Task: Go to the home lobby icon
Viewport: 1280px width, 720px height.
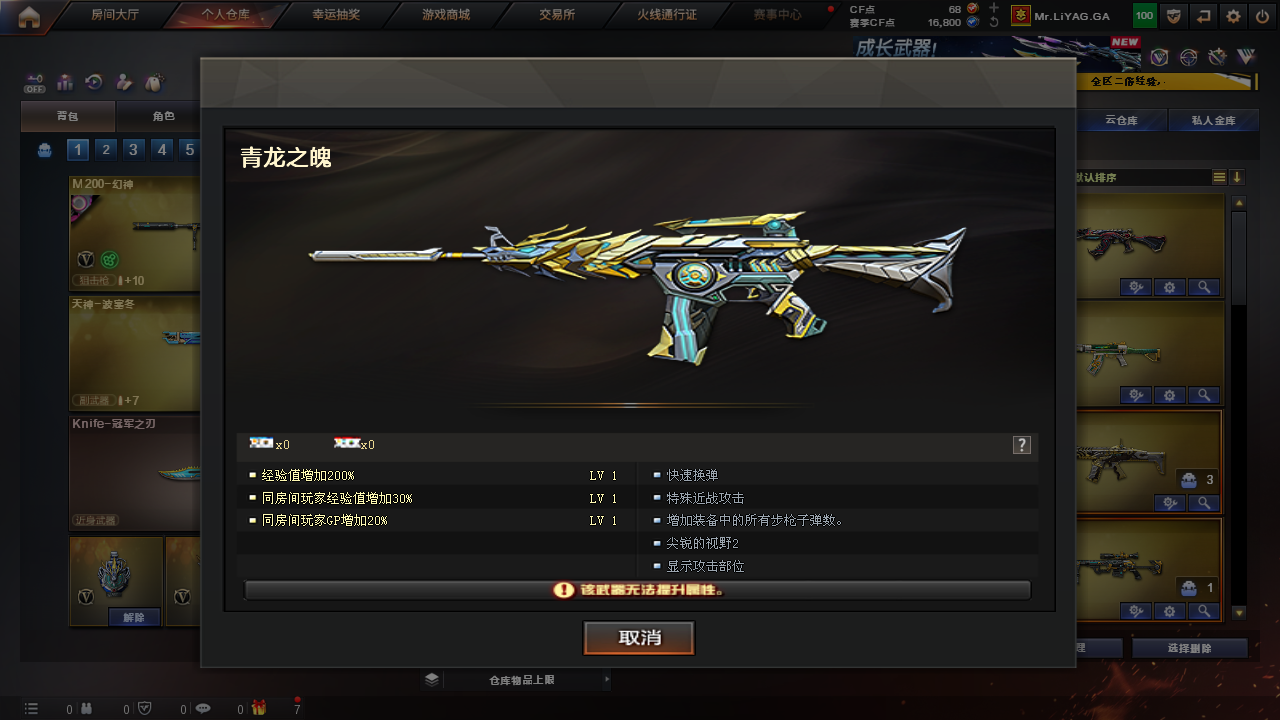Action: 29,15
